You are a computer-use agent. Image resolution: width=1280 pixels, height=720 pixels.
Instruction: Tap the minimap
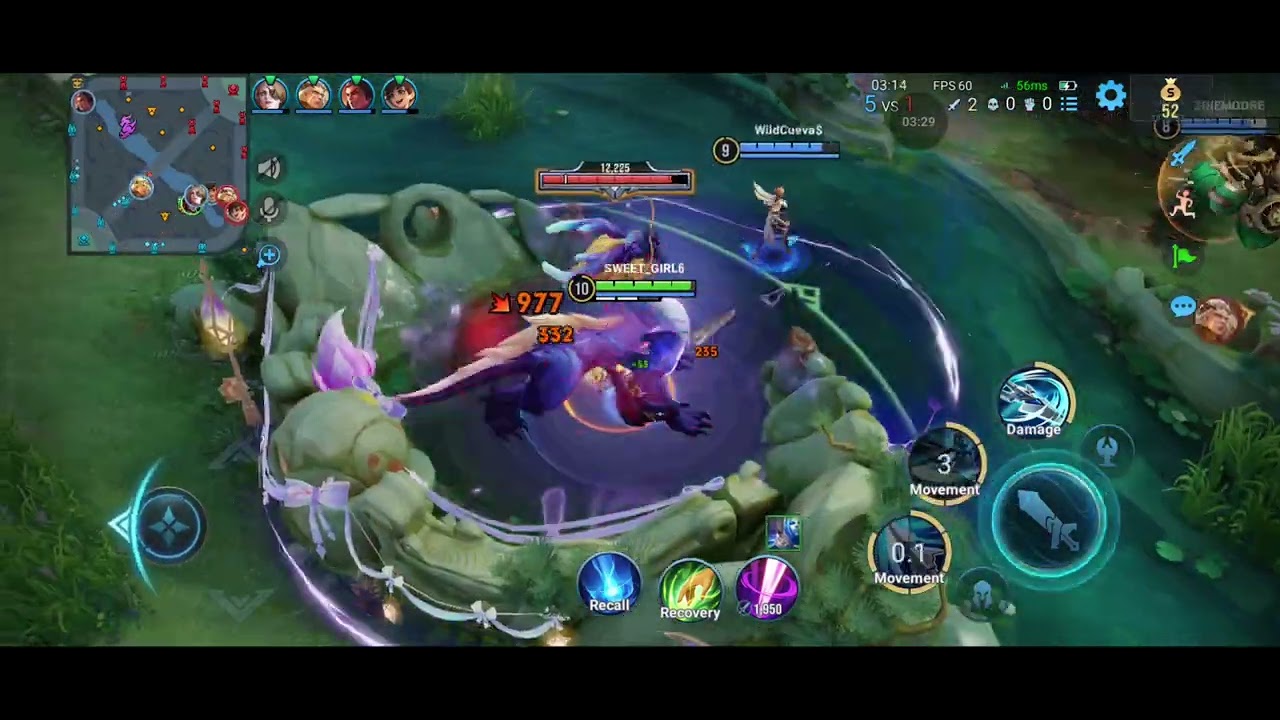[x=158, y=165]
